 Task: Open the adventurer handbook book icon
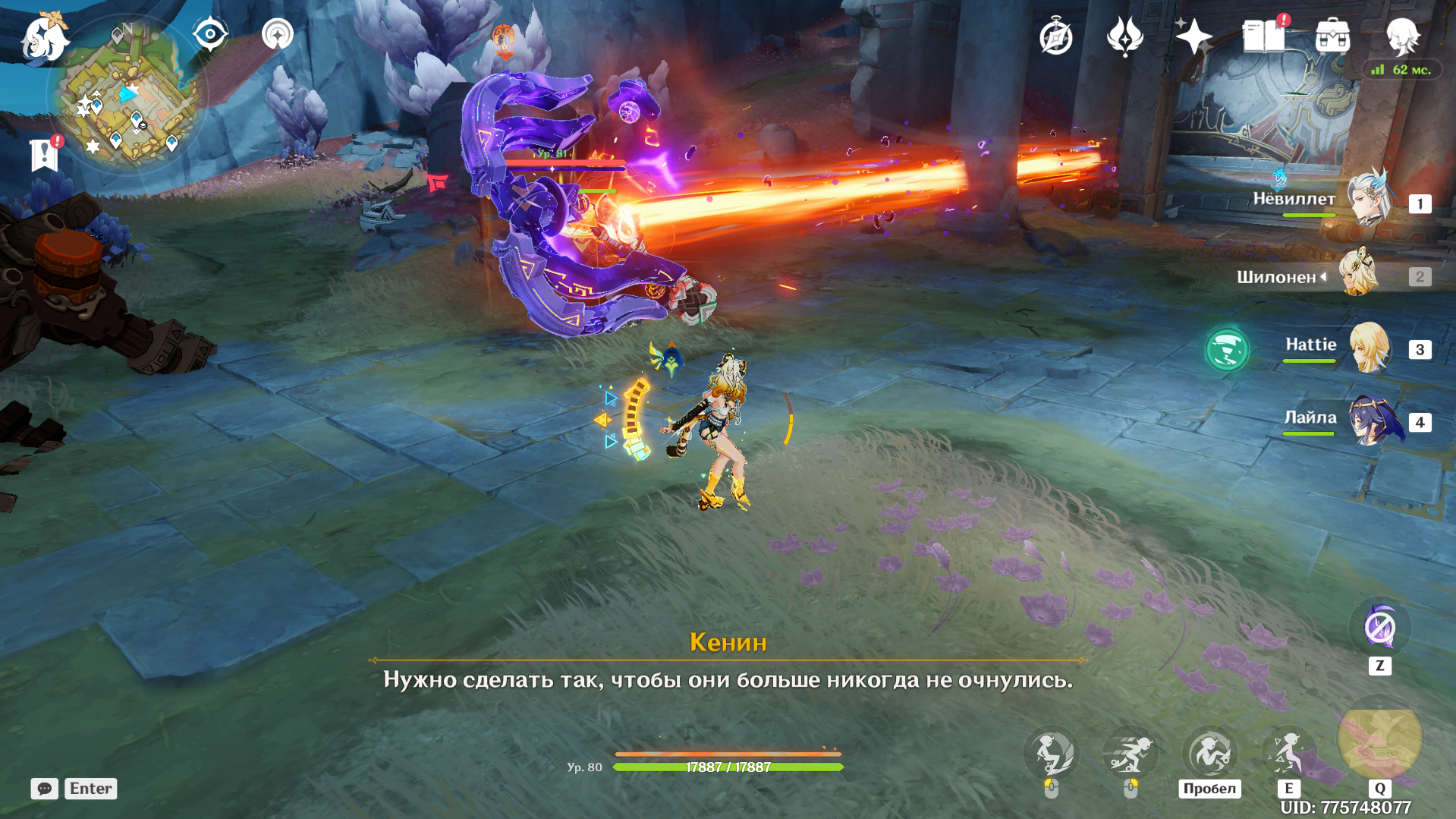click(1263, 36)
